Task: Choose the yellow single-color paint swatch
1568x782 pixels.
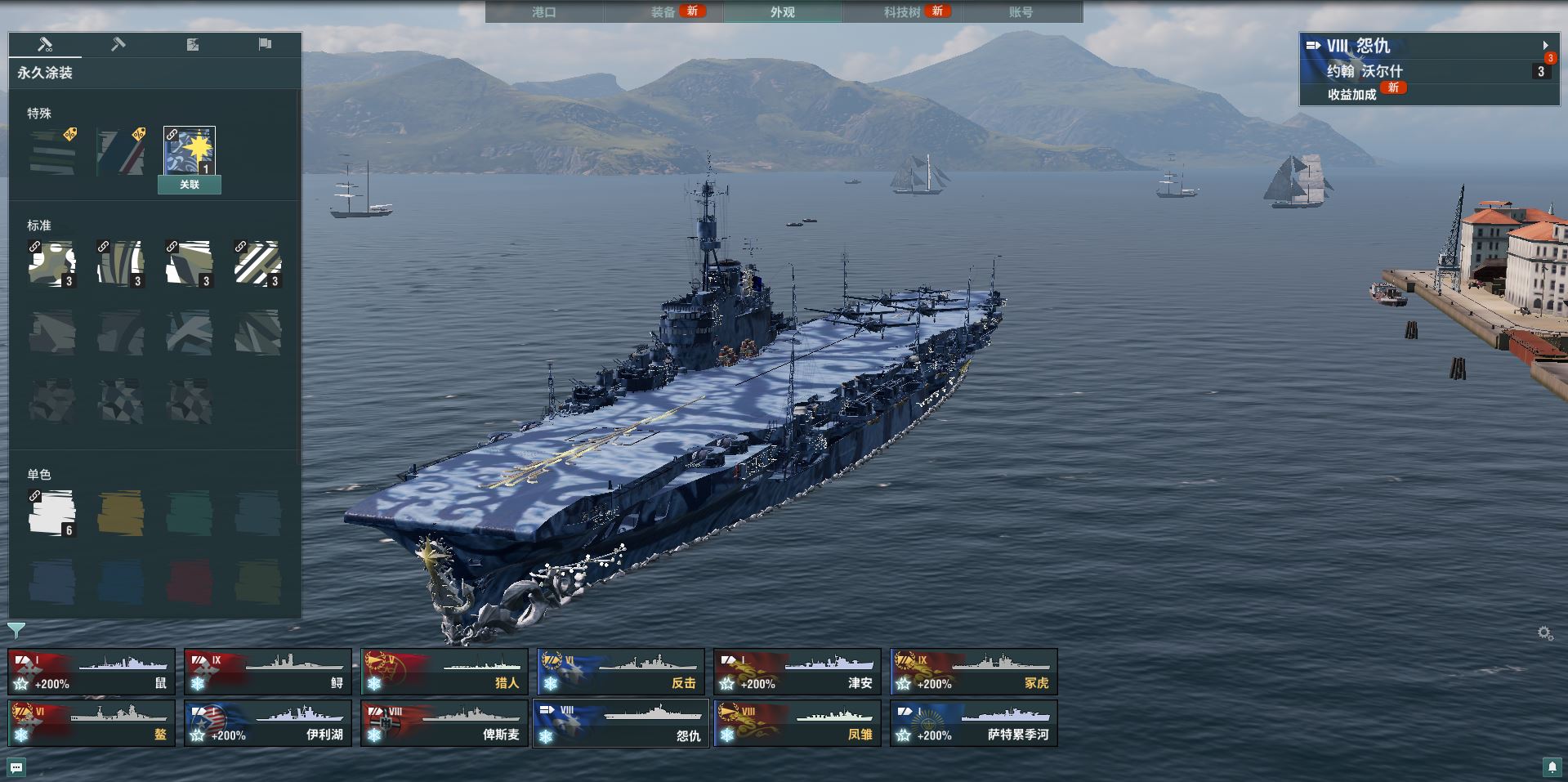Action: pos(121,513)
